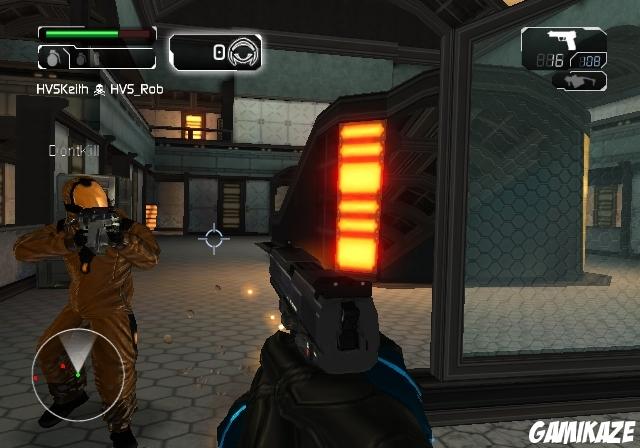Screen dimensions: 640x448
Task: Select the large frag grenade icon
Action: point(52,59)
